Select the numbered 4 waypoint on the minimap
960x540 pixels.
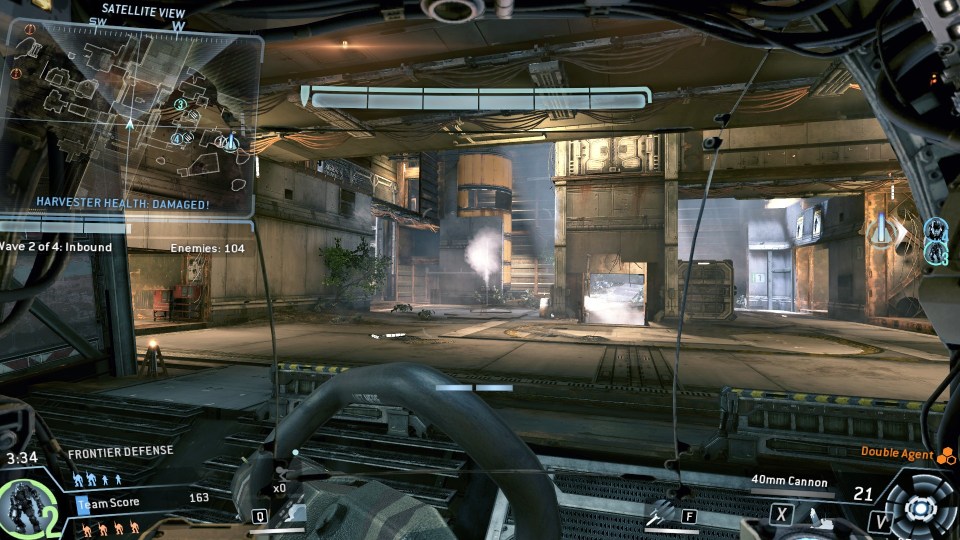pos(177,138)
